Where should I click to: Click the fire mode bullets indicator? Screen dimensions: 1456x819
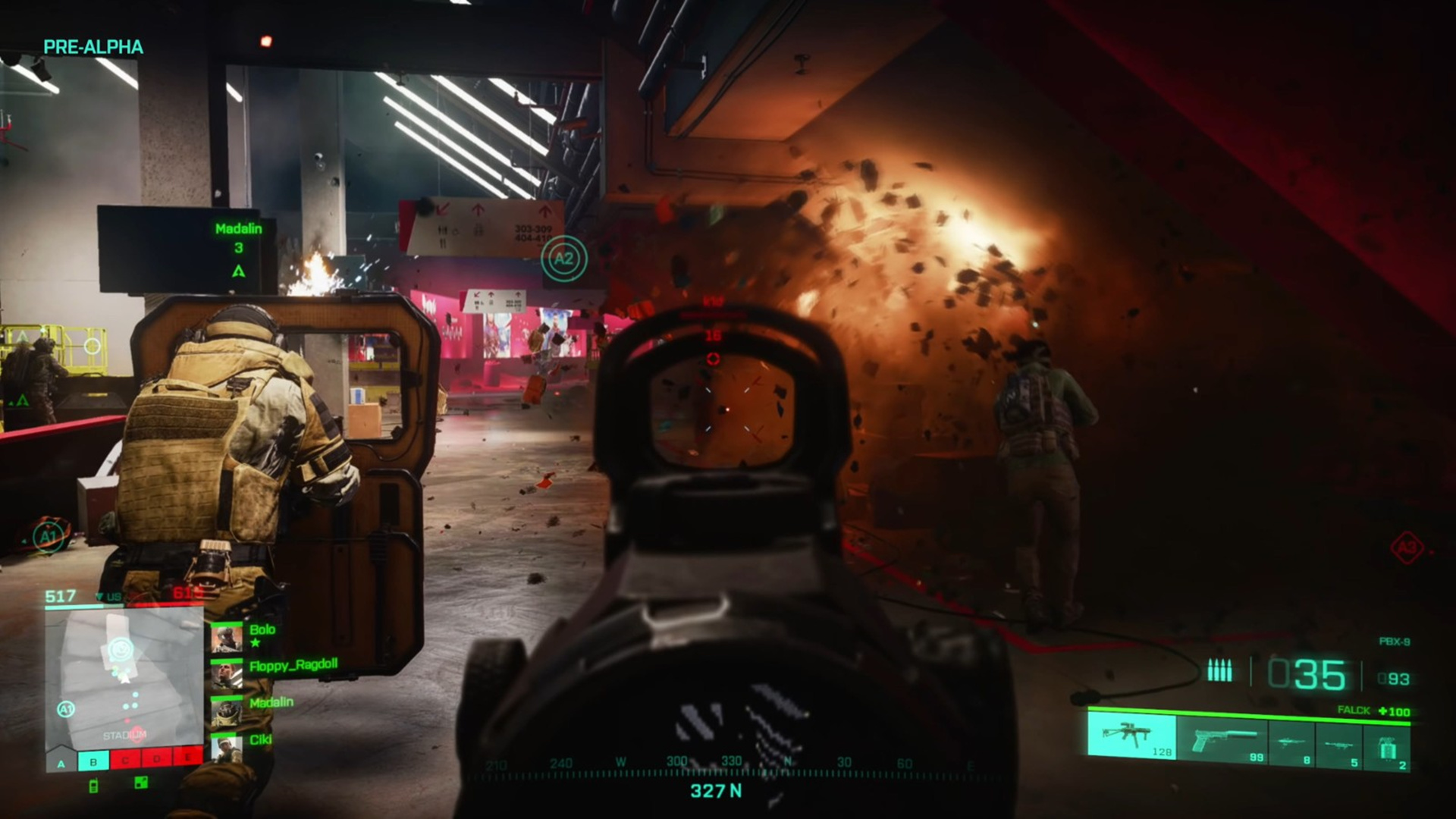coord(1219,671)
